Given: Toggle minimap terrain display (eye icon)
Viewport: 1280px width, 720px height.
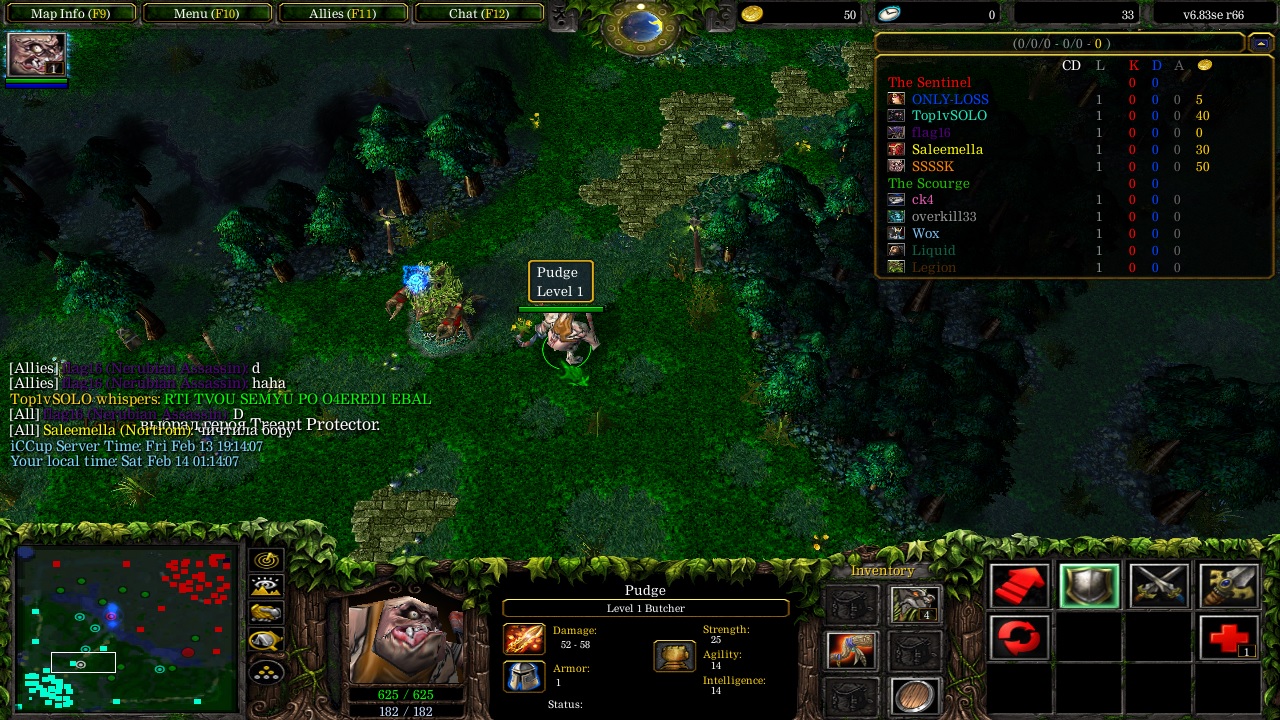Looking at the screenshot, I should point(266,587).
